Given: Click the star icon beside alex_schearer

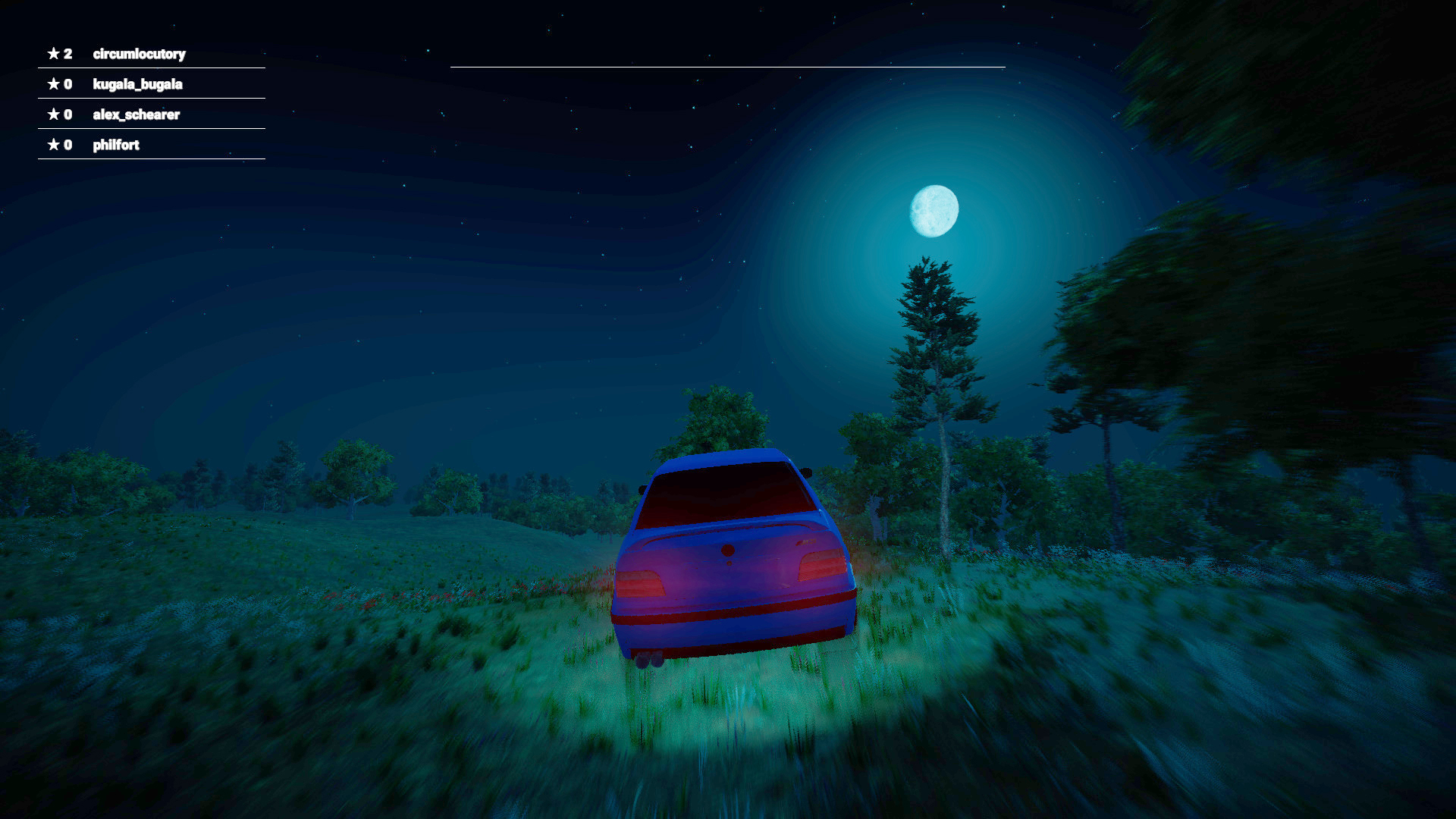Looking at the screenshot, I should (x=53, y=115).
